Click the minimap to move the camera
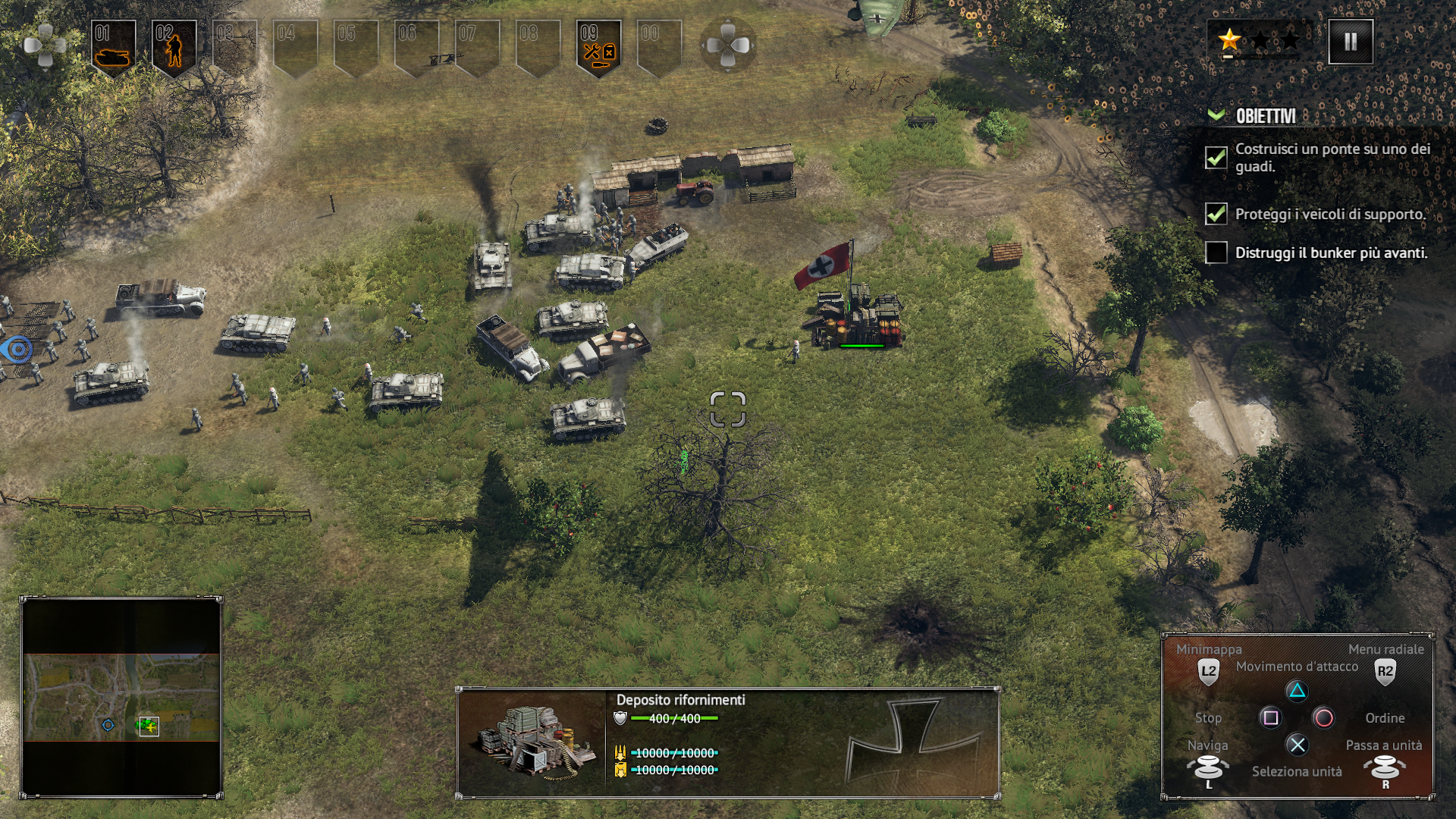Image resolution: width=1456 pixels, height=819 pixels. pos(121,696)
